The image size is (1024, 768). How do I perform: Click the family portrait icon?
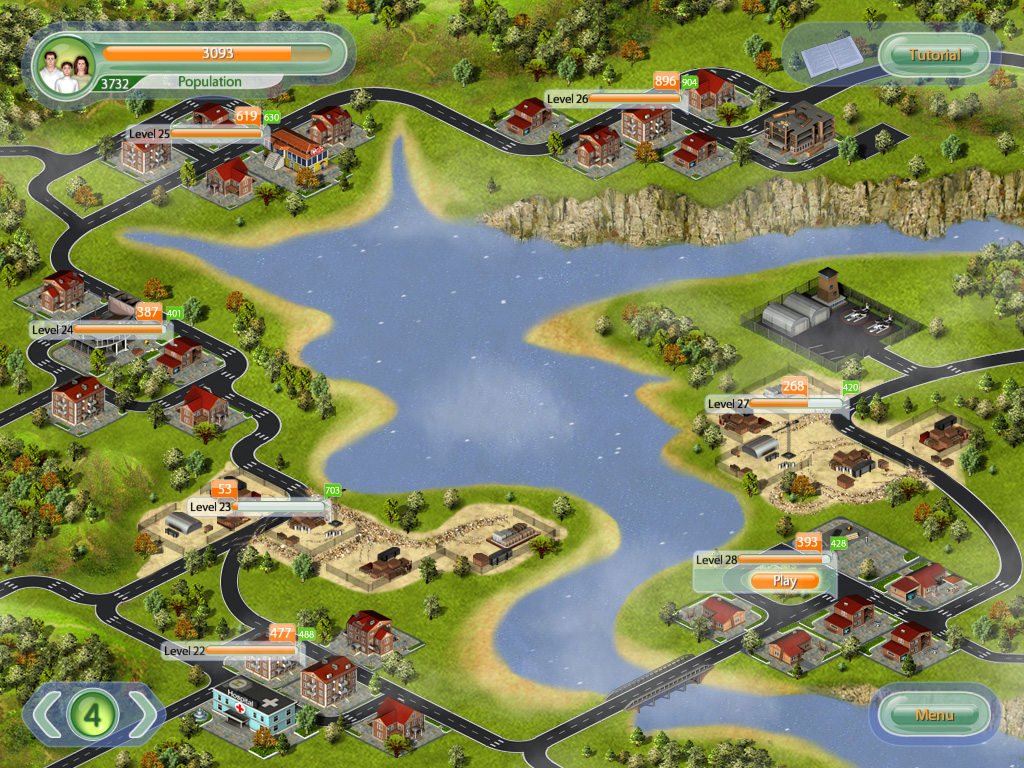[61, 66]
